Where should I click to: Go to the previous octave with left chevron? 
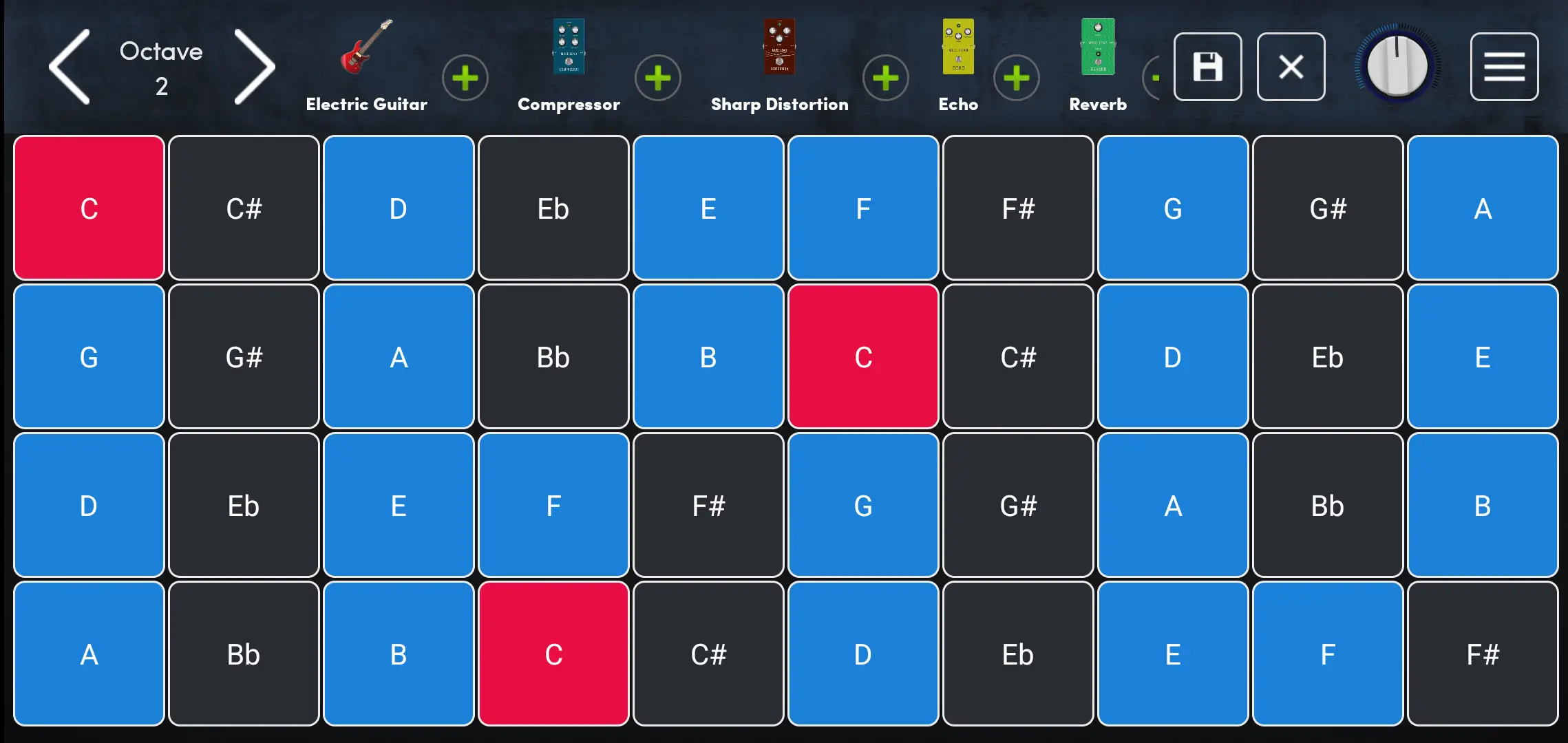[x=67, y=66]
